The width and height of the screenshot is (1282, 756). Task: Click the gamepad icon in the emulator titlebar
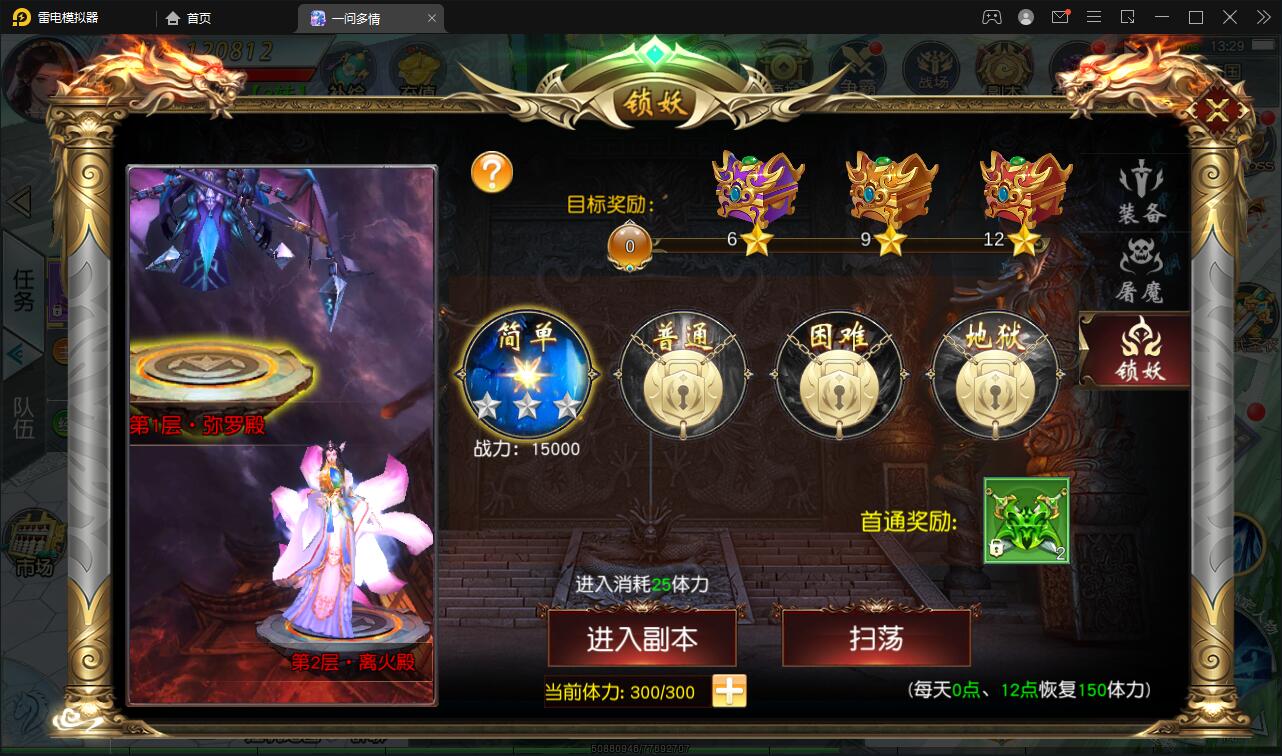[992, 17]
